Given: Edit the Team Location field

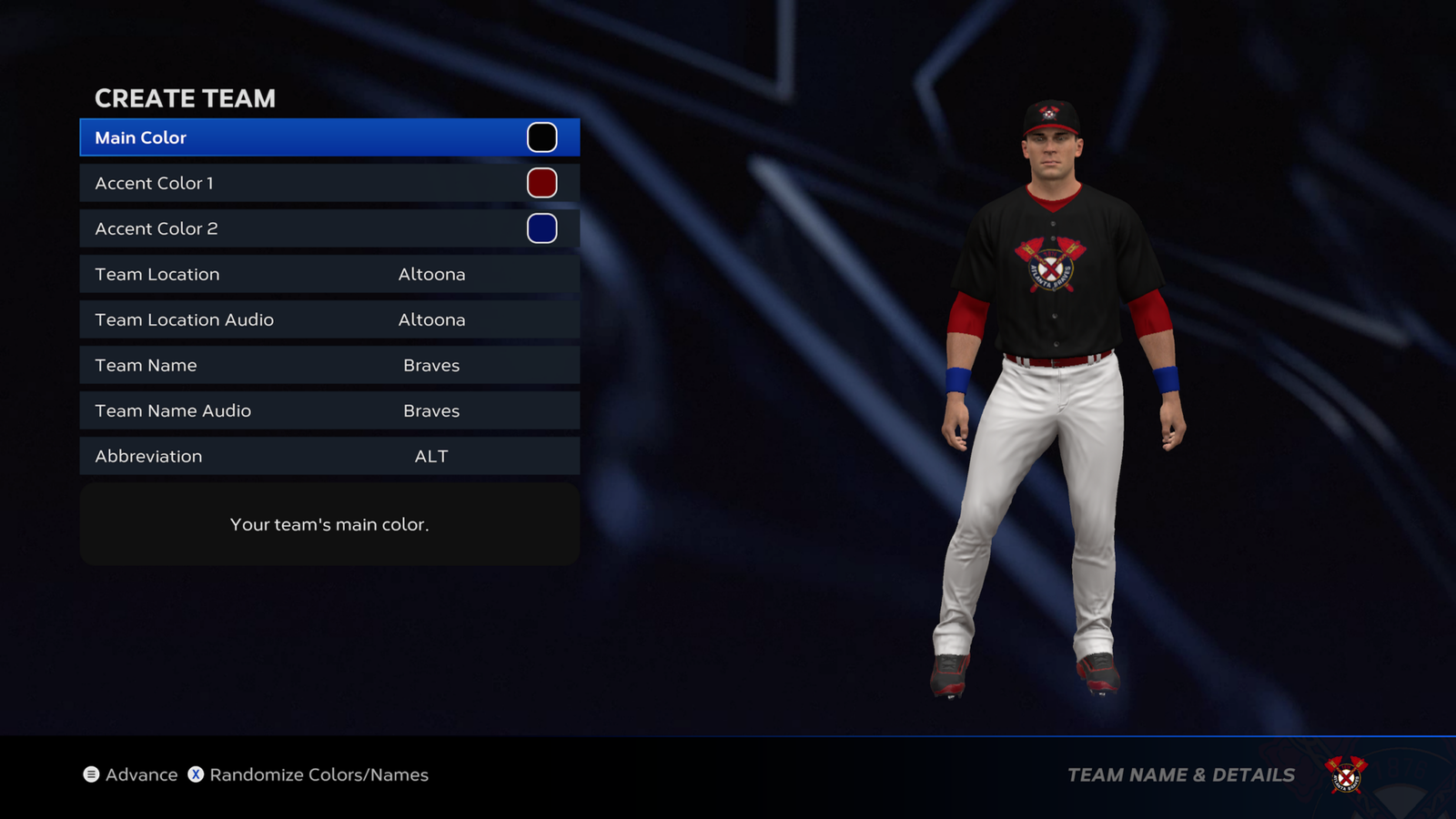Looking at the screenshot, I should pos(329,274).
